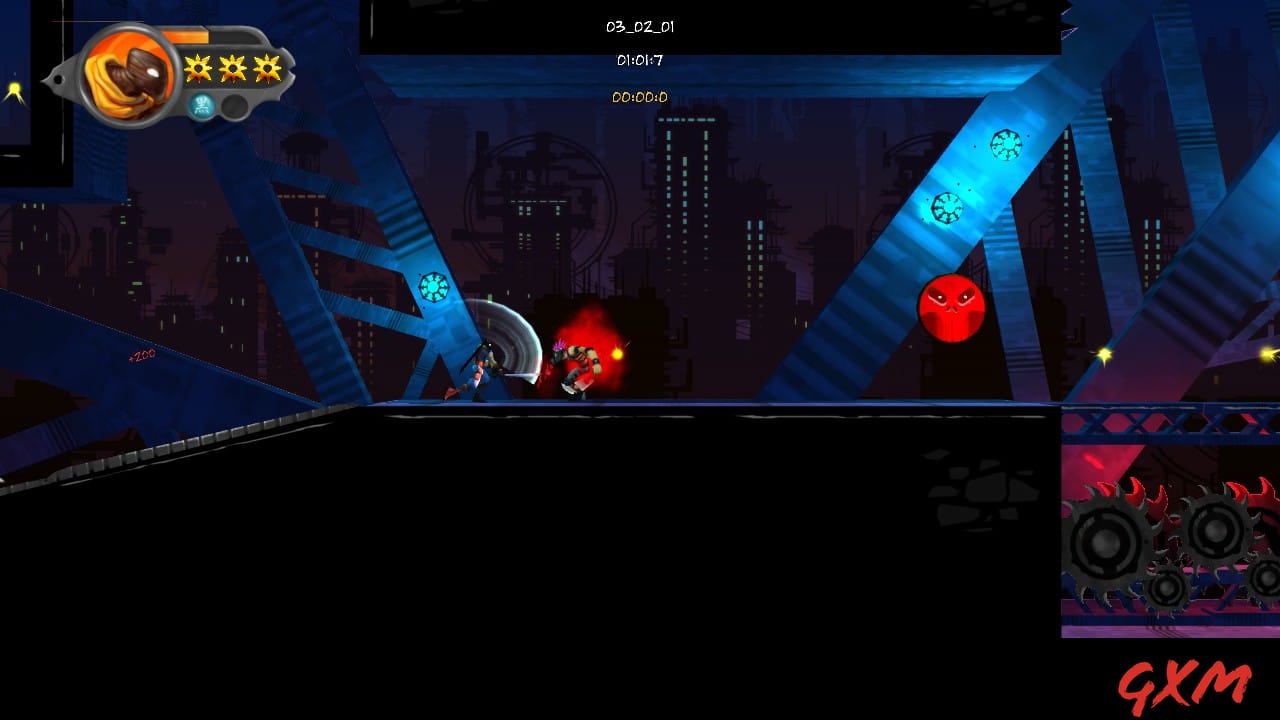Click the white timer reading 01:01:7

[641, 60]
